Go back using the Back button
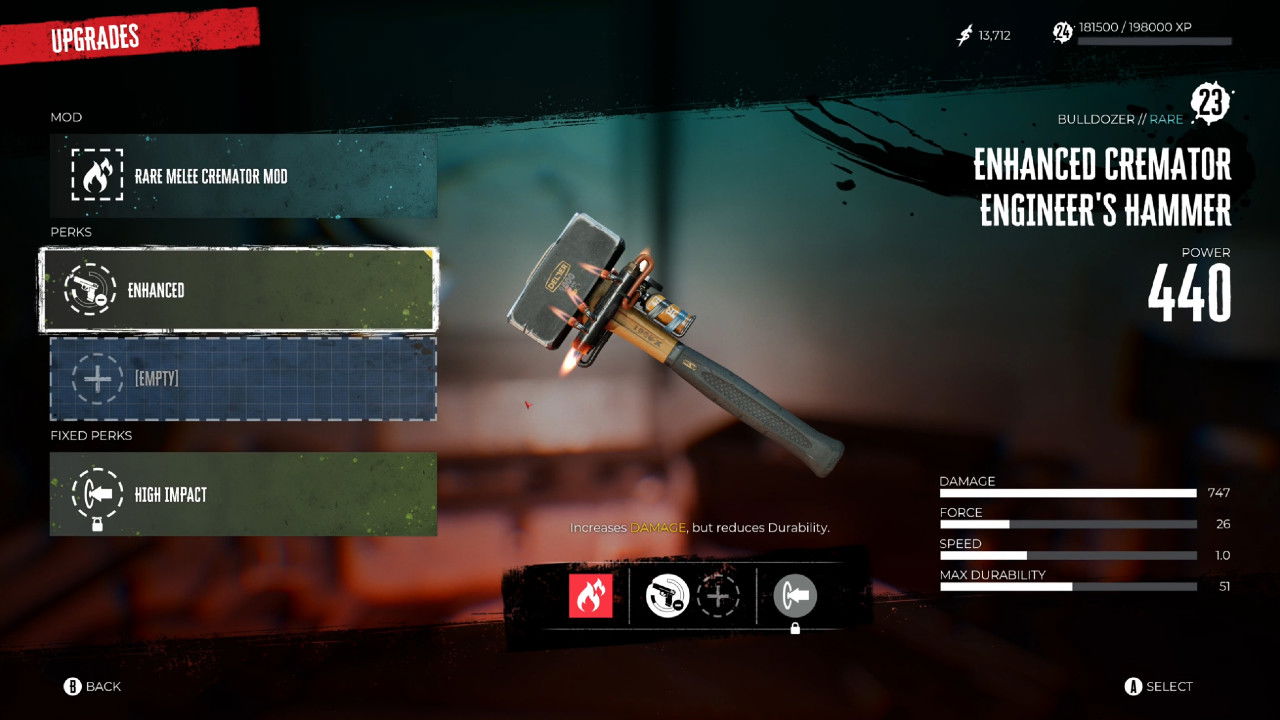This screenshot has height=720, width=1280. [93, 686]
